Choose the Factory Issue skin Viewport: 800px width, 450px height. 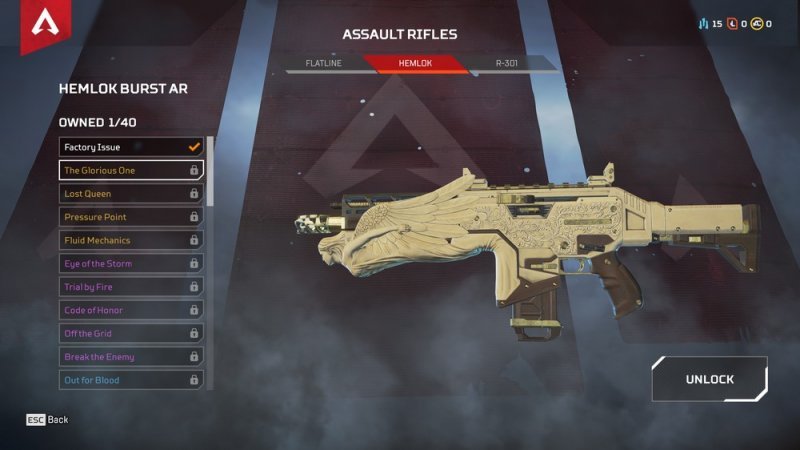(x=131, y=147)
